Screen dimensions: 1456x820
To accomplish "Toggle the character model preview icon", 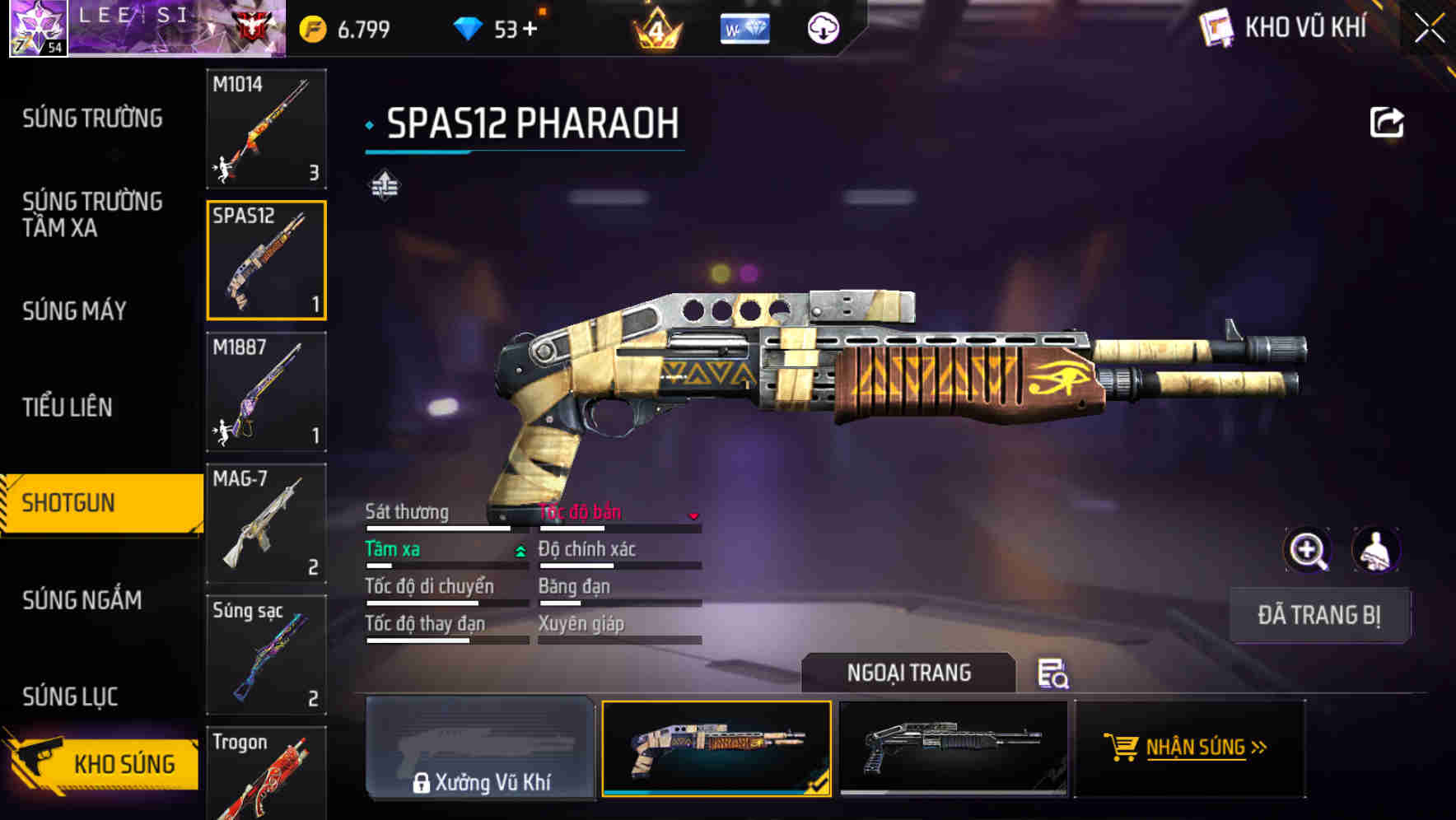I will [x=1377, y=550].
